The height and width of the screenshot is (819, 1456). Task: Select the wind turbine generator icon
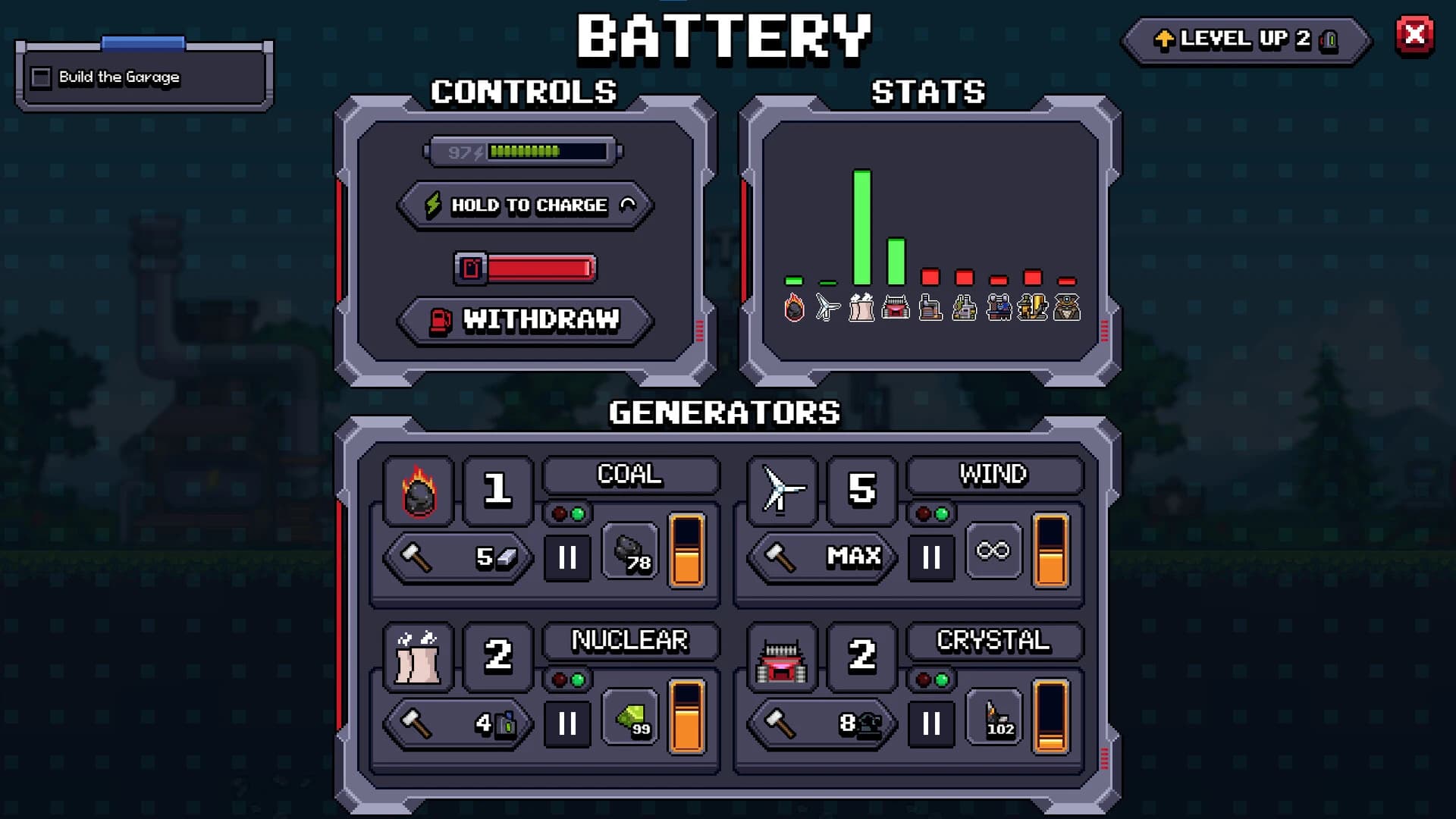[x=781, y=491]
